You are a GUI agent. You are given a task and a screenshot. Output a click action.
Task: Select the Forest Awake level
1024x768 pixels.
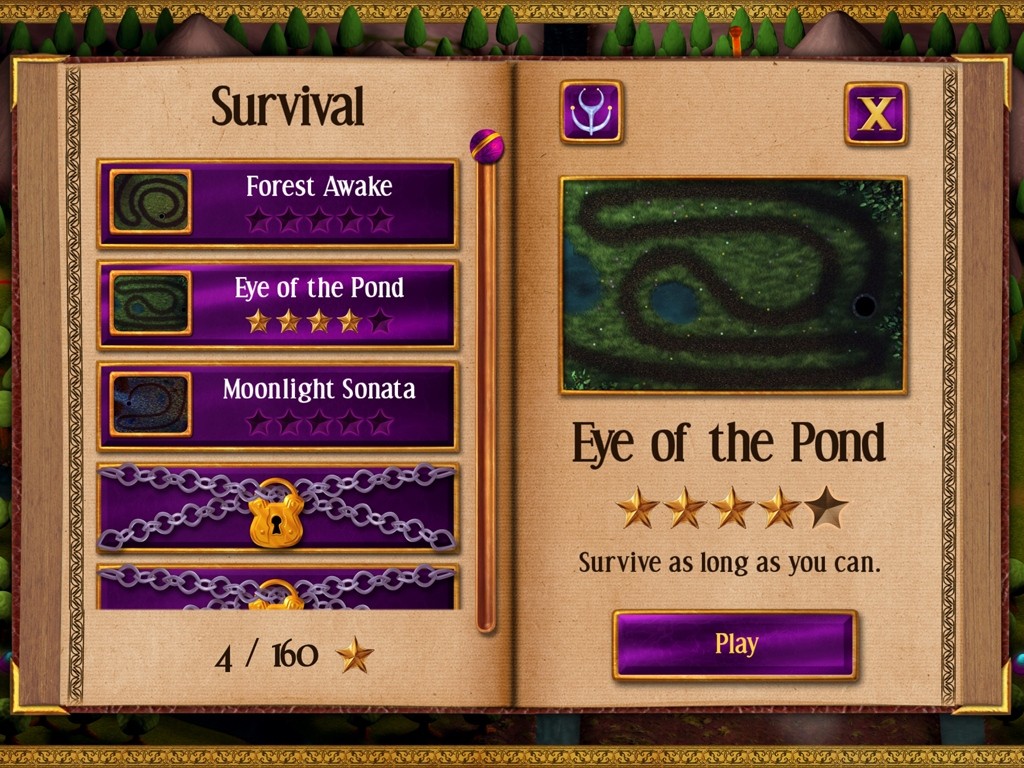pyautogui.click(x=278, y=203)
